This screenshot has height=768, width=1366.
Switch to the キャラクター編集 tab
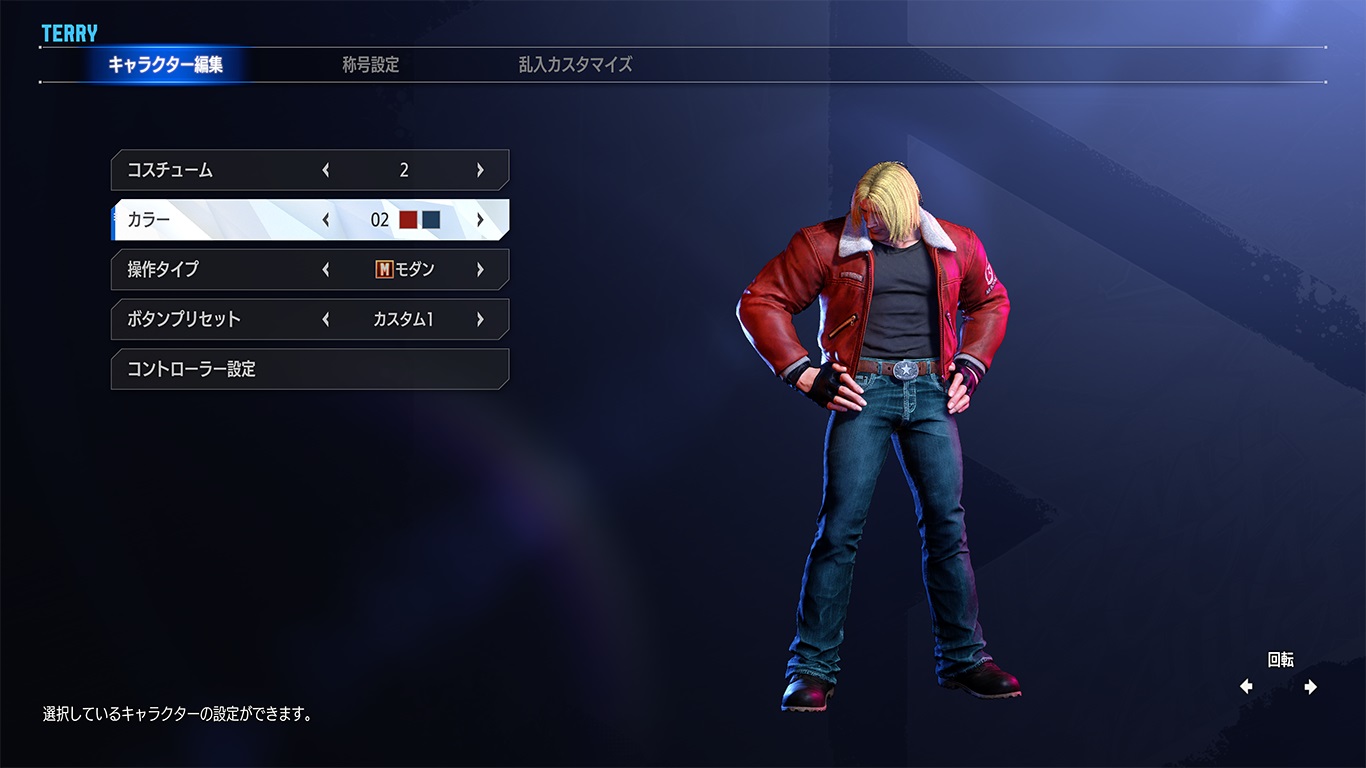coord(165,65)
